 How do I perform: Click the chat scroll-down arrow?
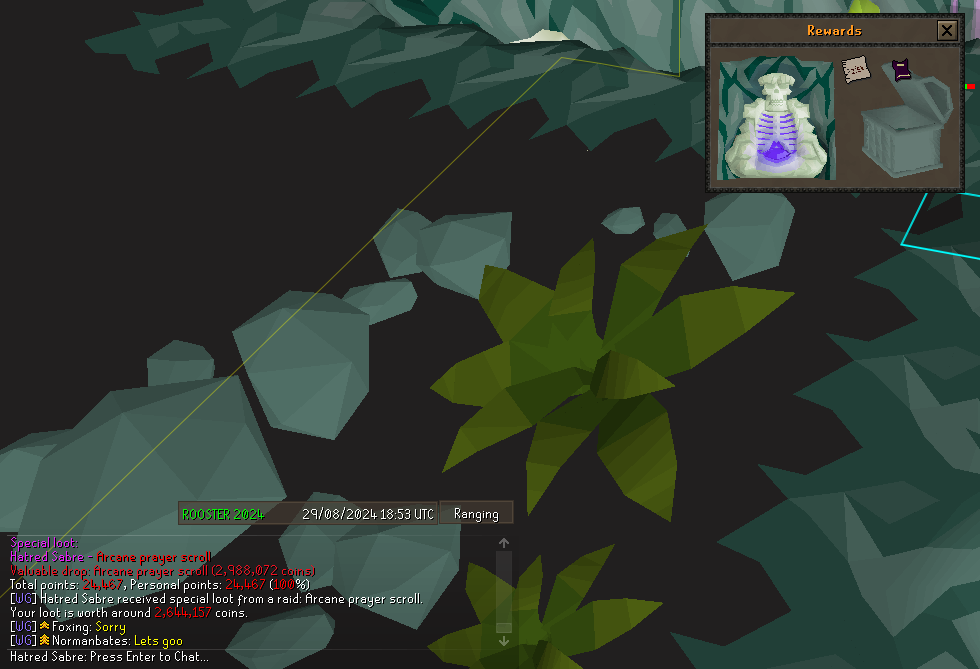pos(504,641)
